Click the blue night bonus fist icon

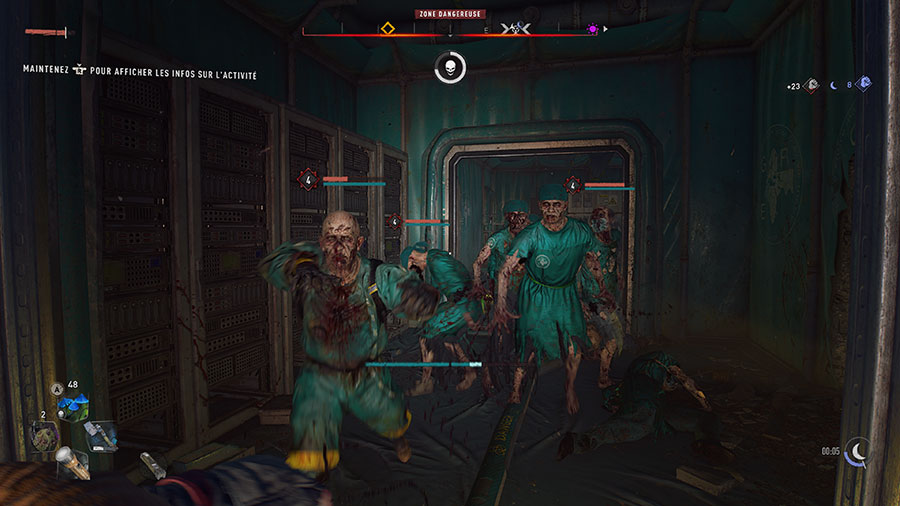(864, 84)
